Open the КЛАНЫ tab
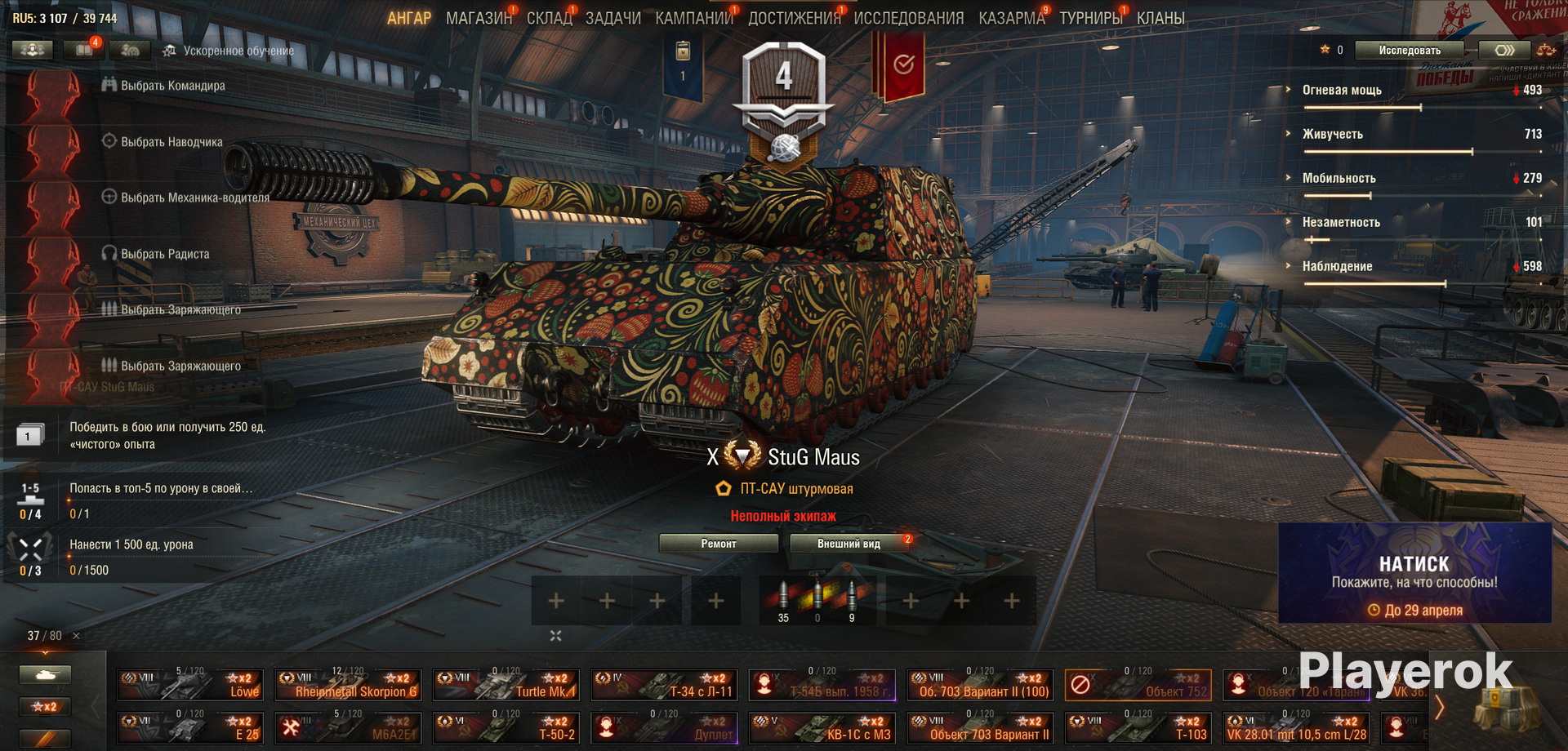The width and height of the screenshot is (1568, 751). (1160, 18)
